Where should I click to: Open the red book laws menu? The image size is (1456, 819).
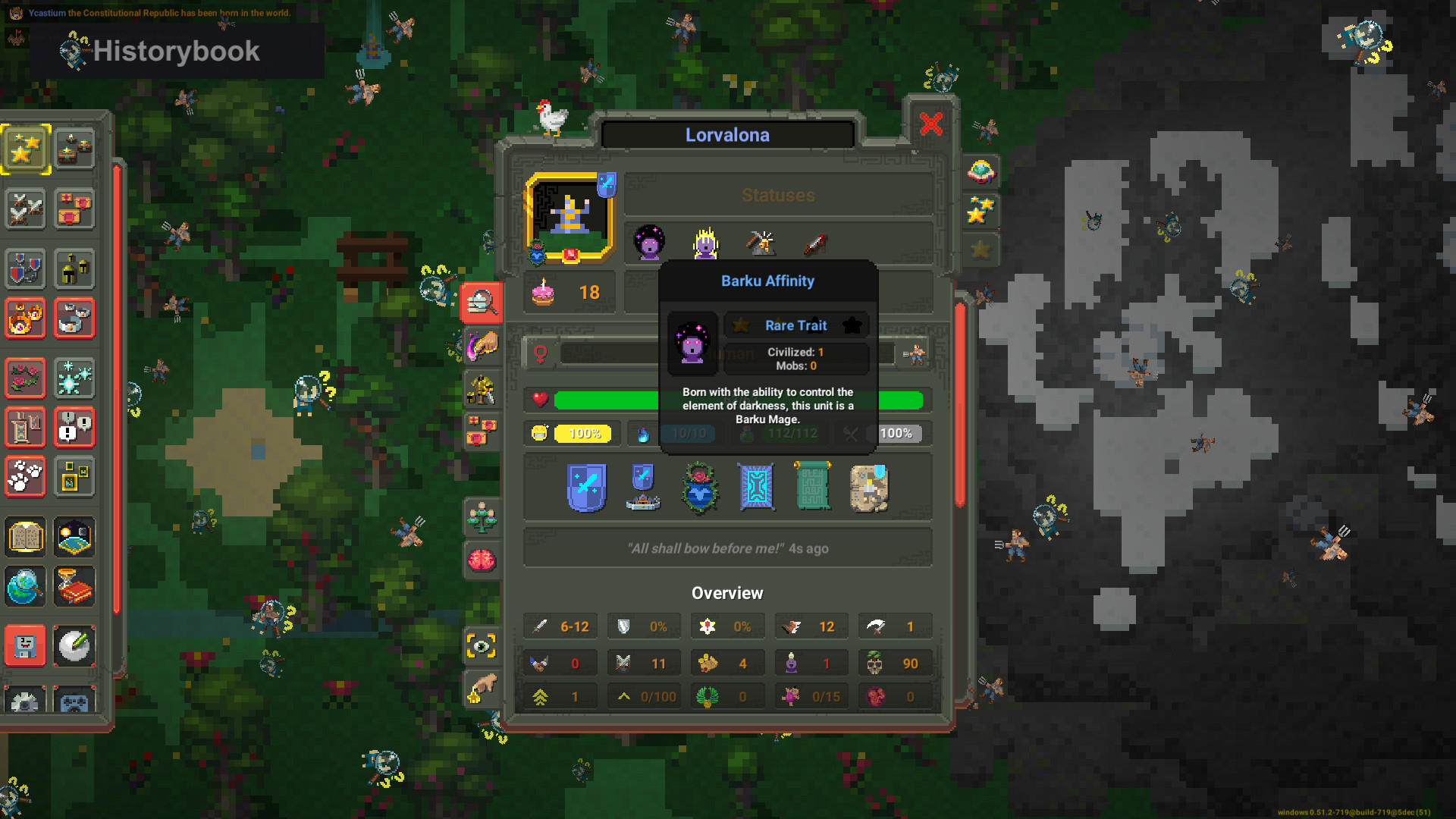click(74, 585)
